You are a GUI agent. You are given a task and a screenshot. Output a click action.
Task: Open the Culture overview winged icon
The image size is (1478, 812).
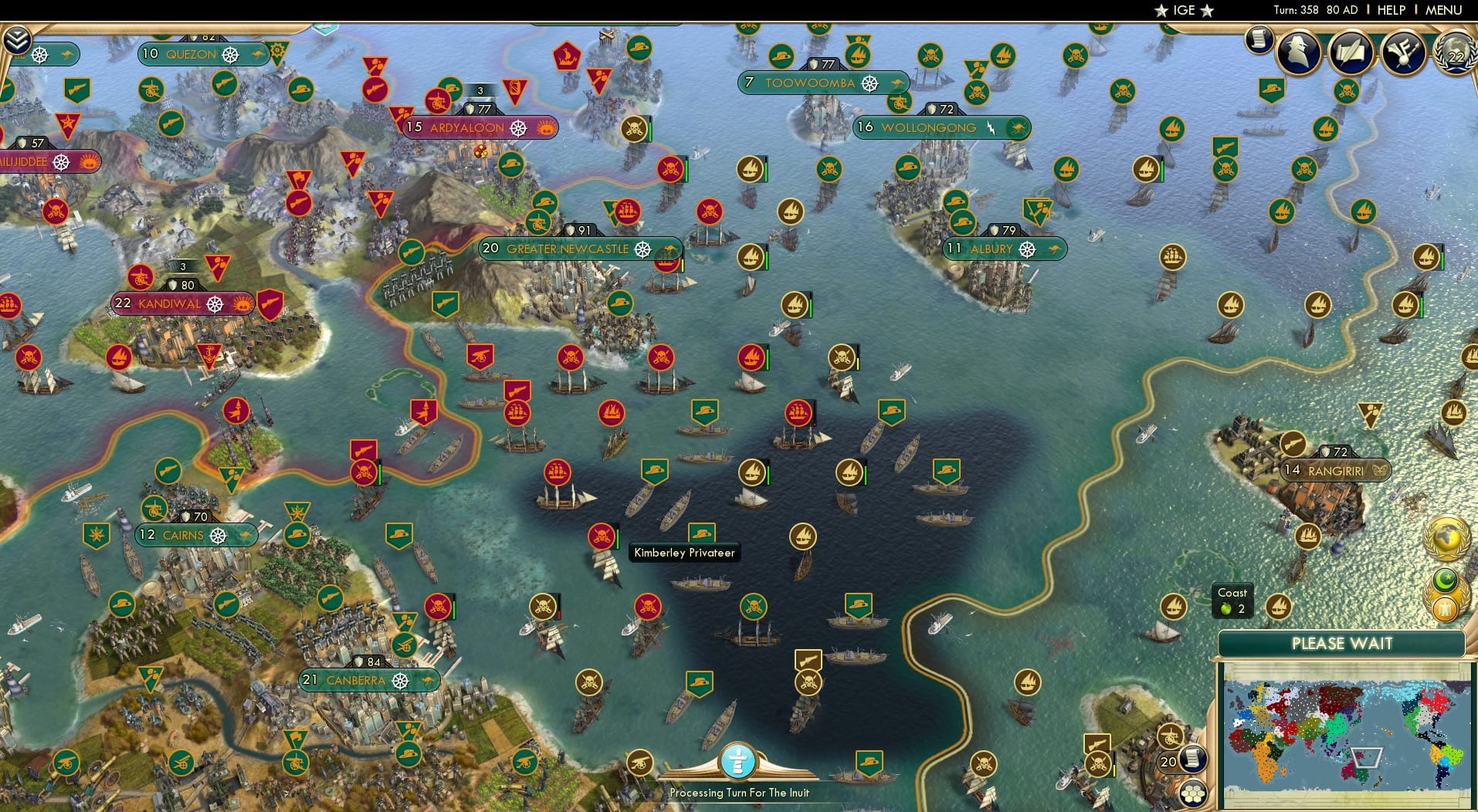click(1403, 52)
